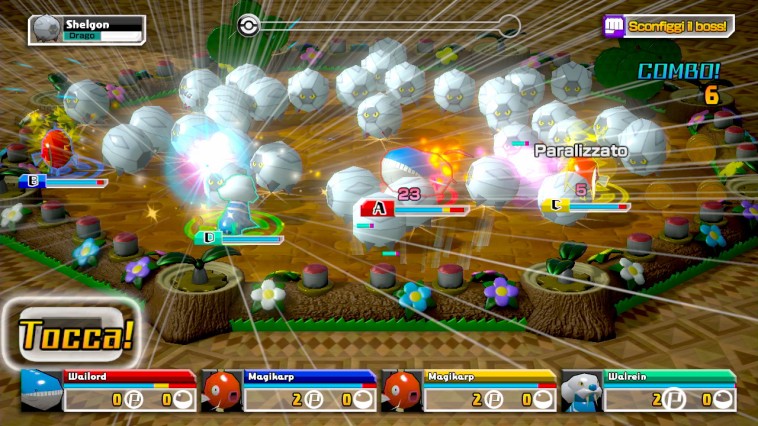Open the "Sconfiggi il boss!" objective tracker

pyautogui.click(x=668, y=26)
